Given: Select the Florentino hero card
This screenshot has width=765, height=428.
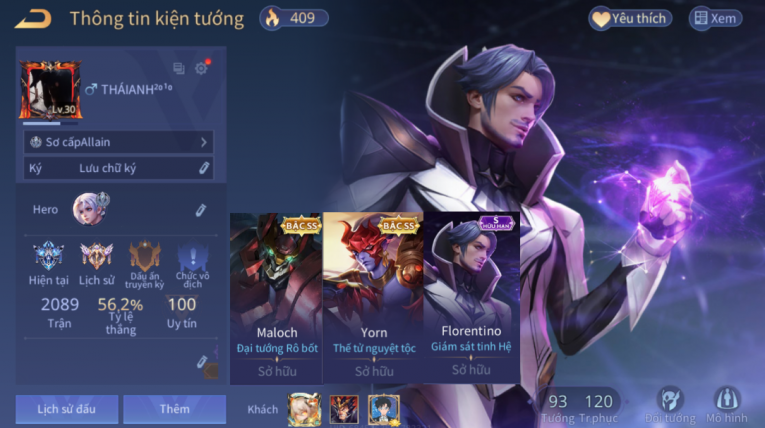Looking at the screenshot, I should [x=471, y=298].
